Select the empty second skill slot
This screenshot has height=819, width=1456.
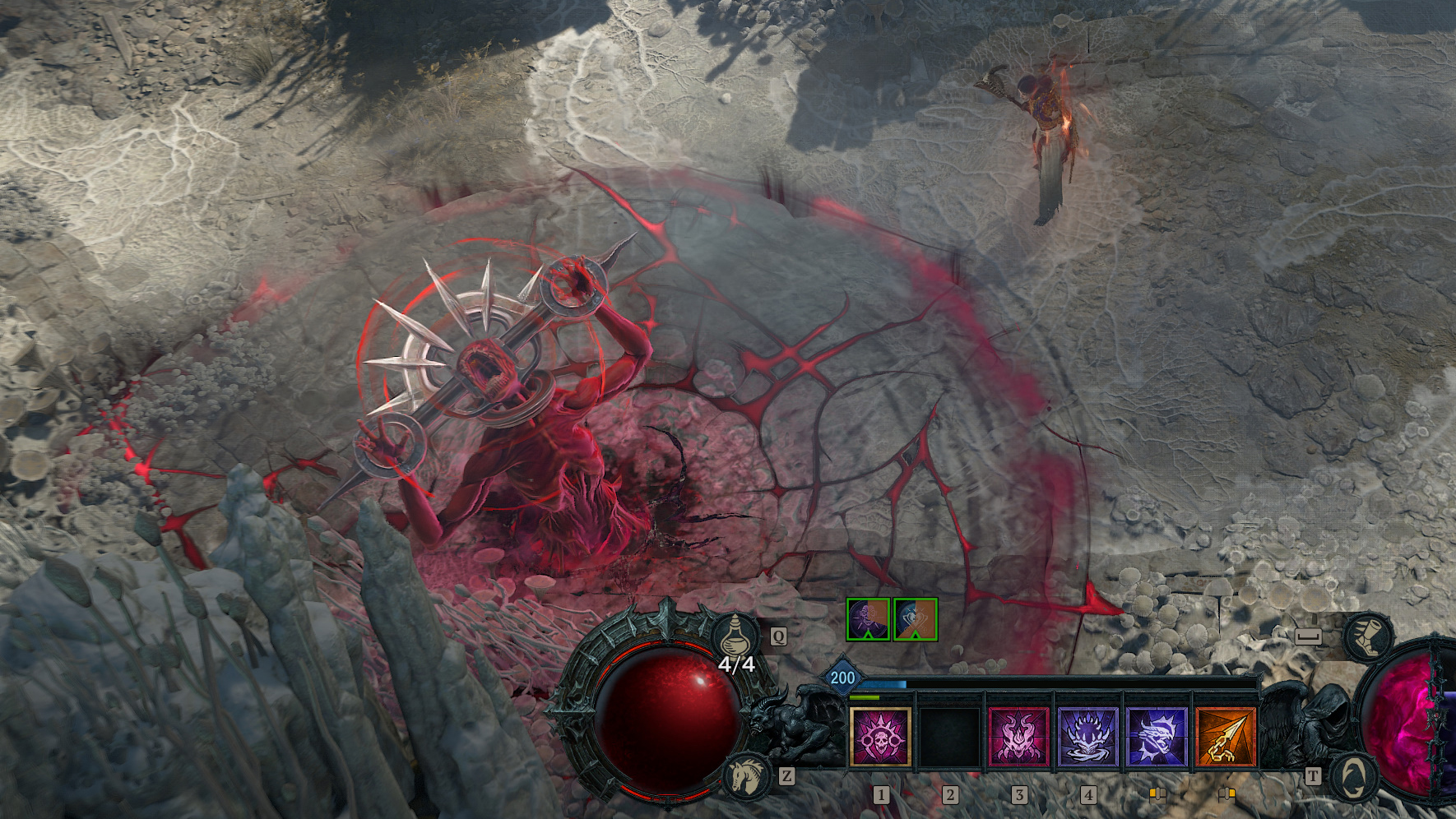coord(949,737)
